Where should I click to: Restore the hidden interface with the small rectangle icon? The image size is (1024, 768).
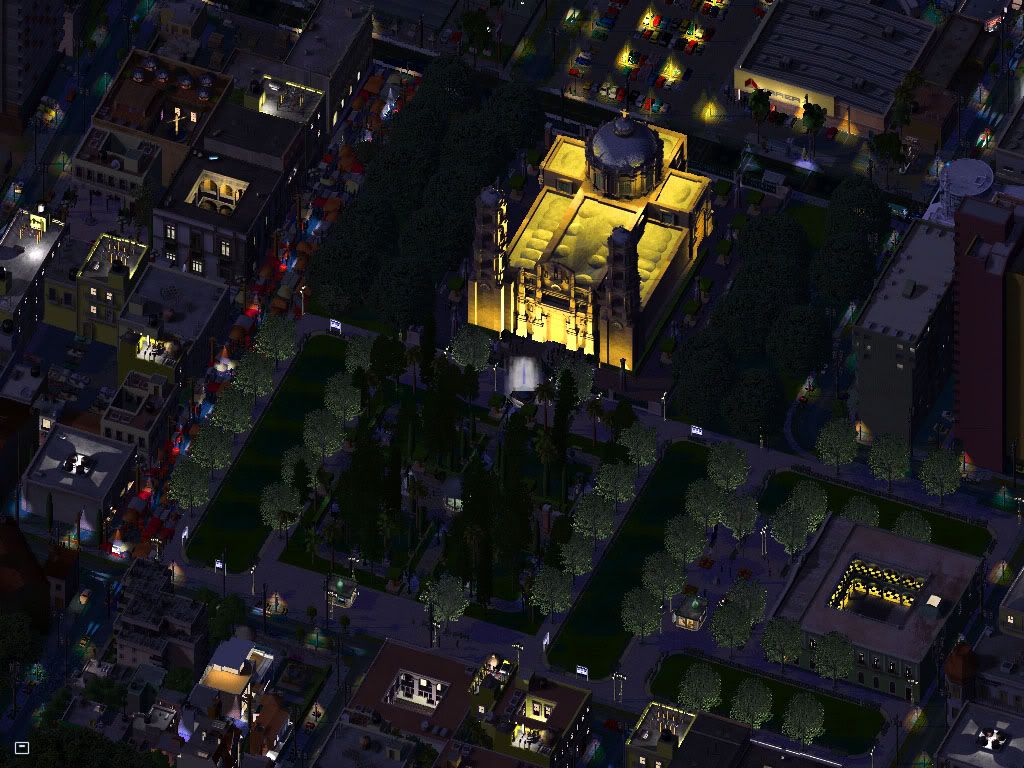22,747
